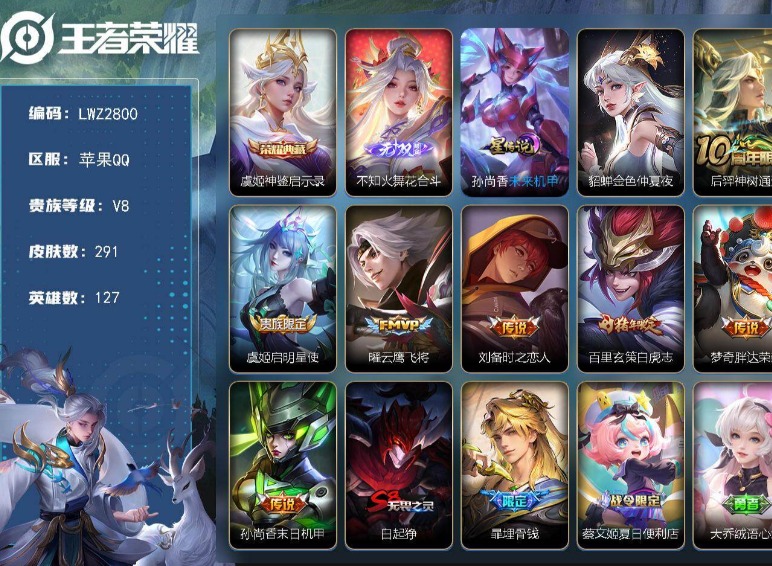Open the 蔡文姬夏日便利店 skin card
This screenshot has height=566, width=772.
click(x=631, y=464)
